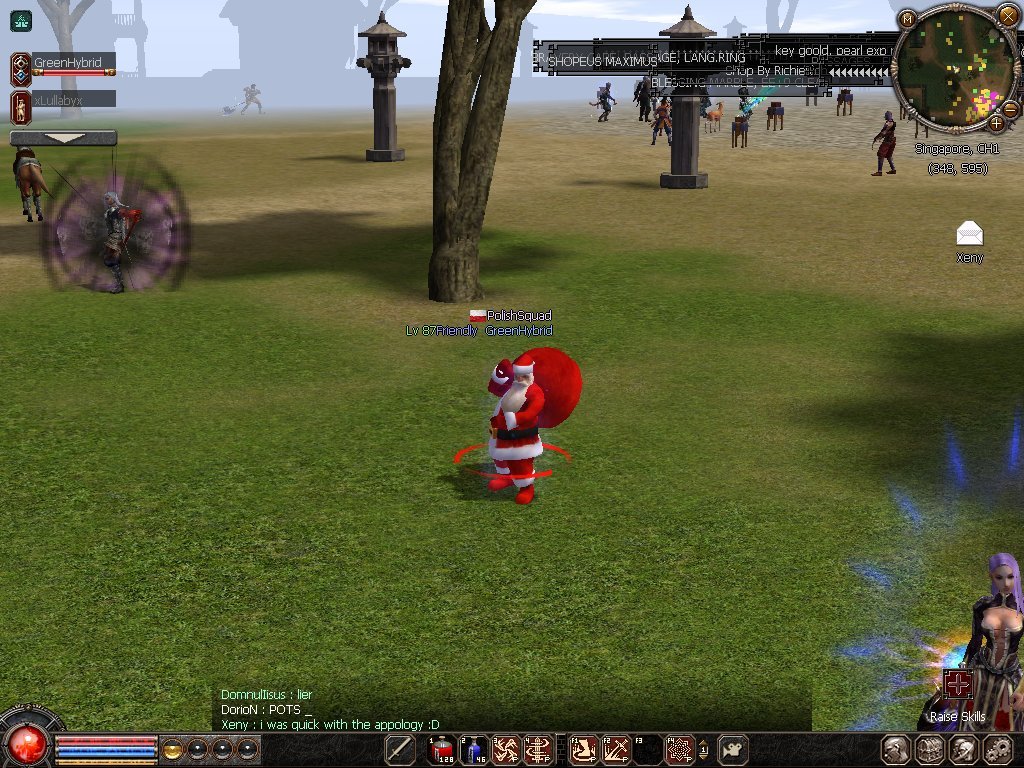Select the sword attack quickslot

point(400,749)
